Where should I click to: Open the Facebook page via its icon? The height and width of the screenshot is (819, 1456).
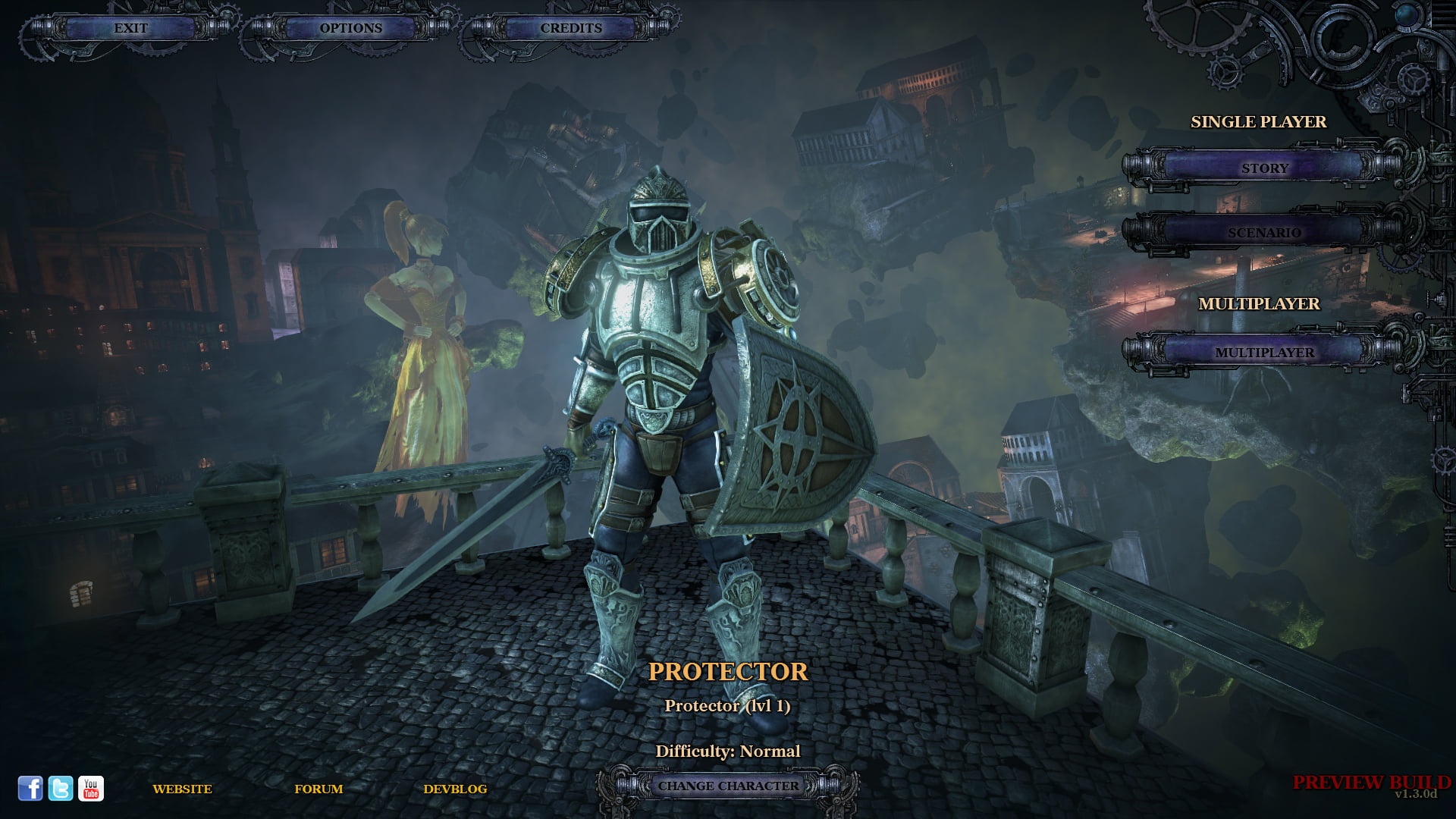(x=31, y=789)
